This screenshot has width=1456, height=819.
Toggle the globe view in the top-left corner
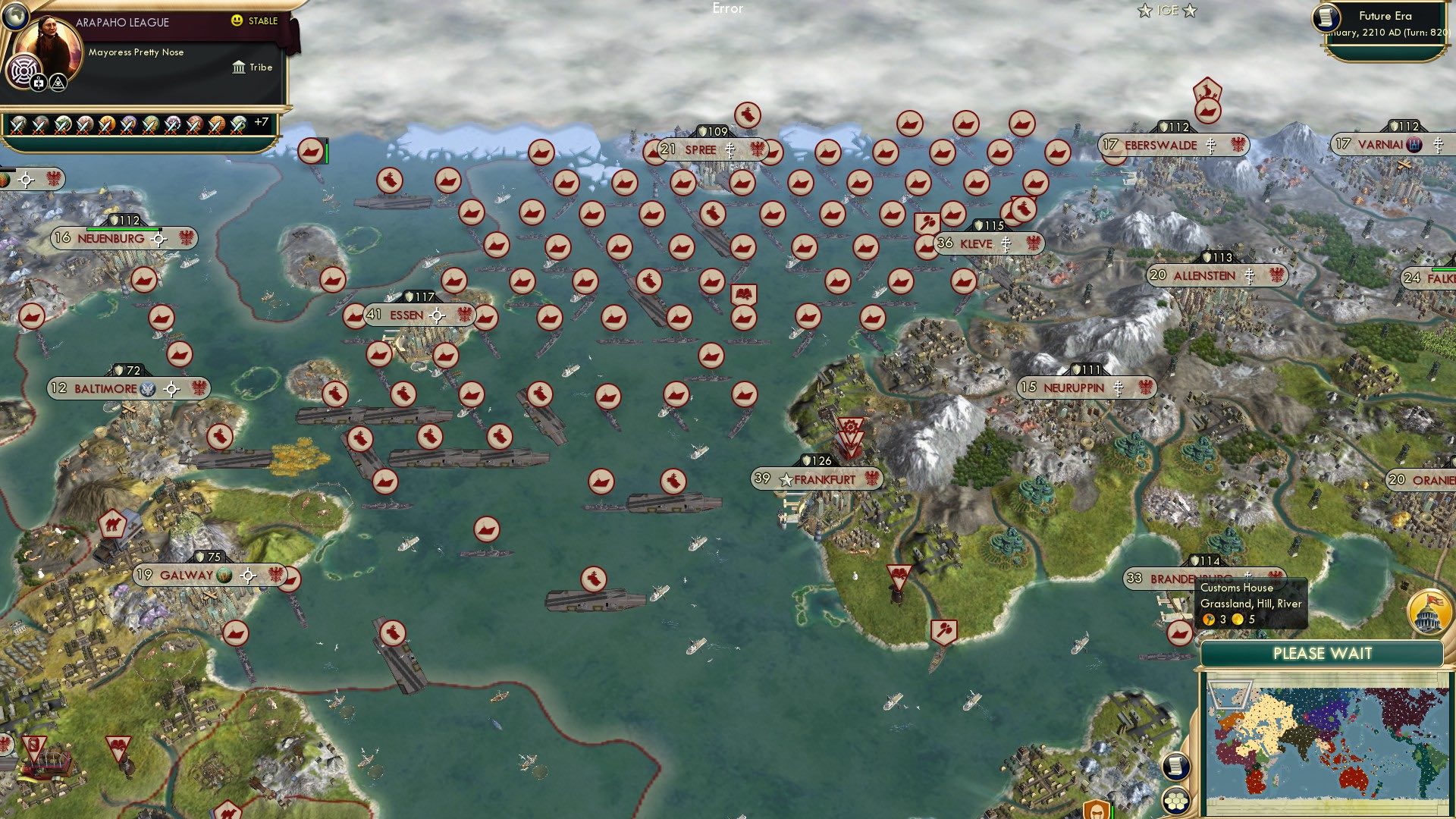15,16
